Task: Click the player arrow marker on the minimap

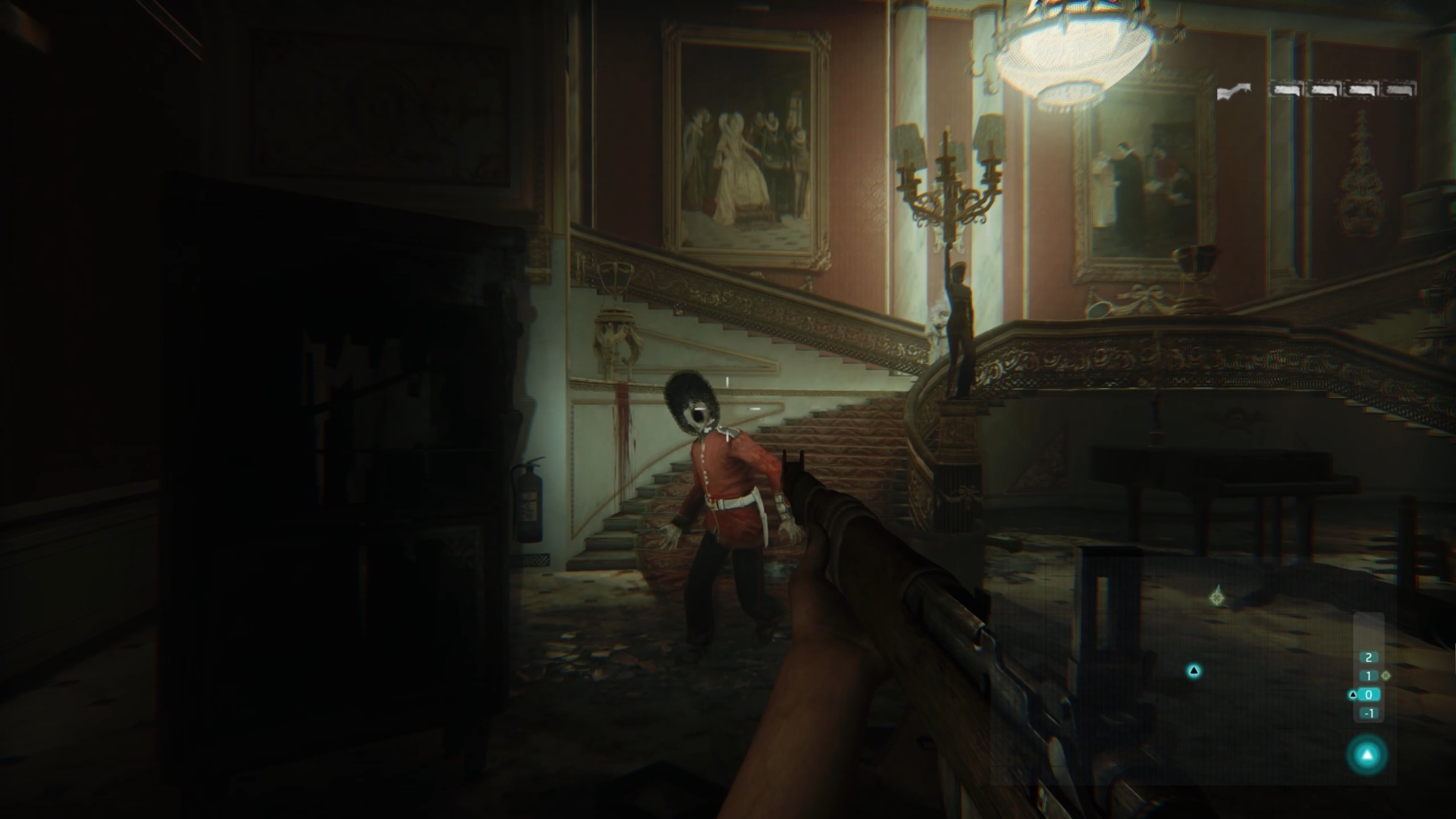Action: [1194, 670]
